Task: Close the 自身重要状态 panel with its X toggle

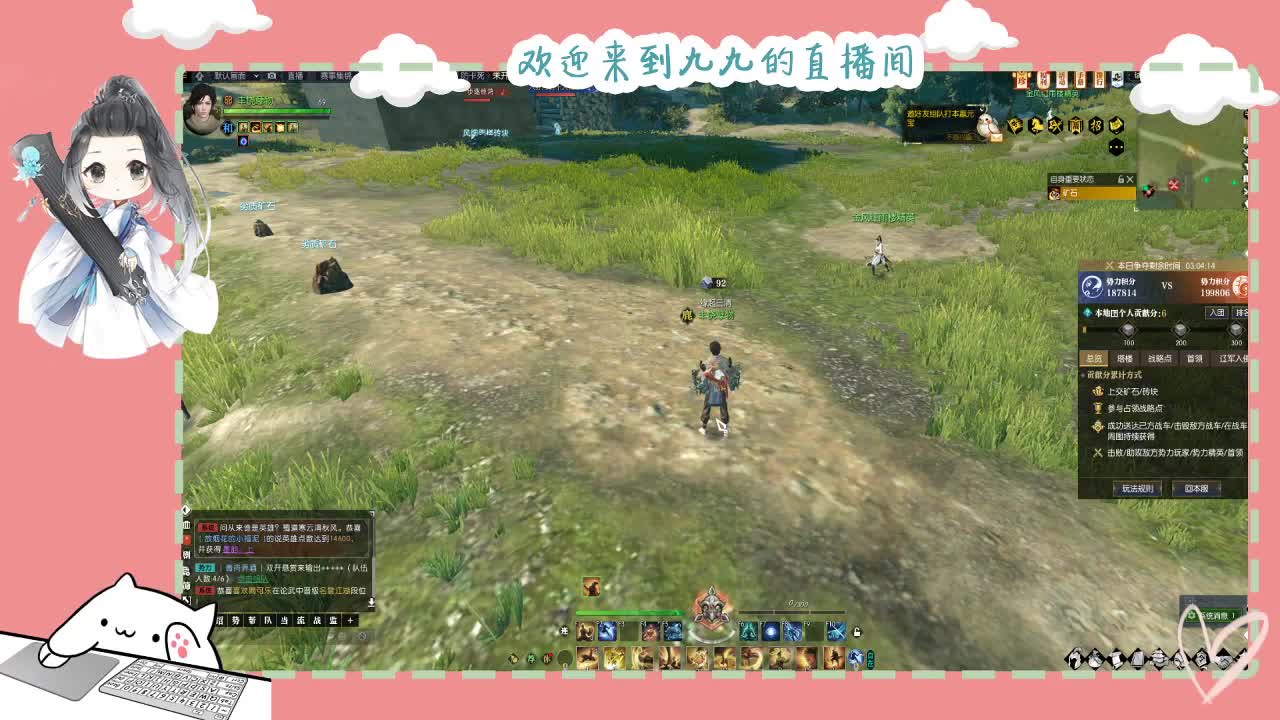Action: (x=1130, y=179)
